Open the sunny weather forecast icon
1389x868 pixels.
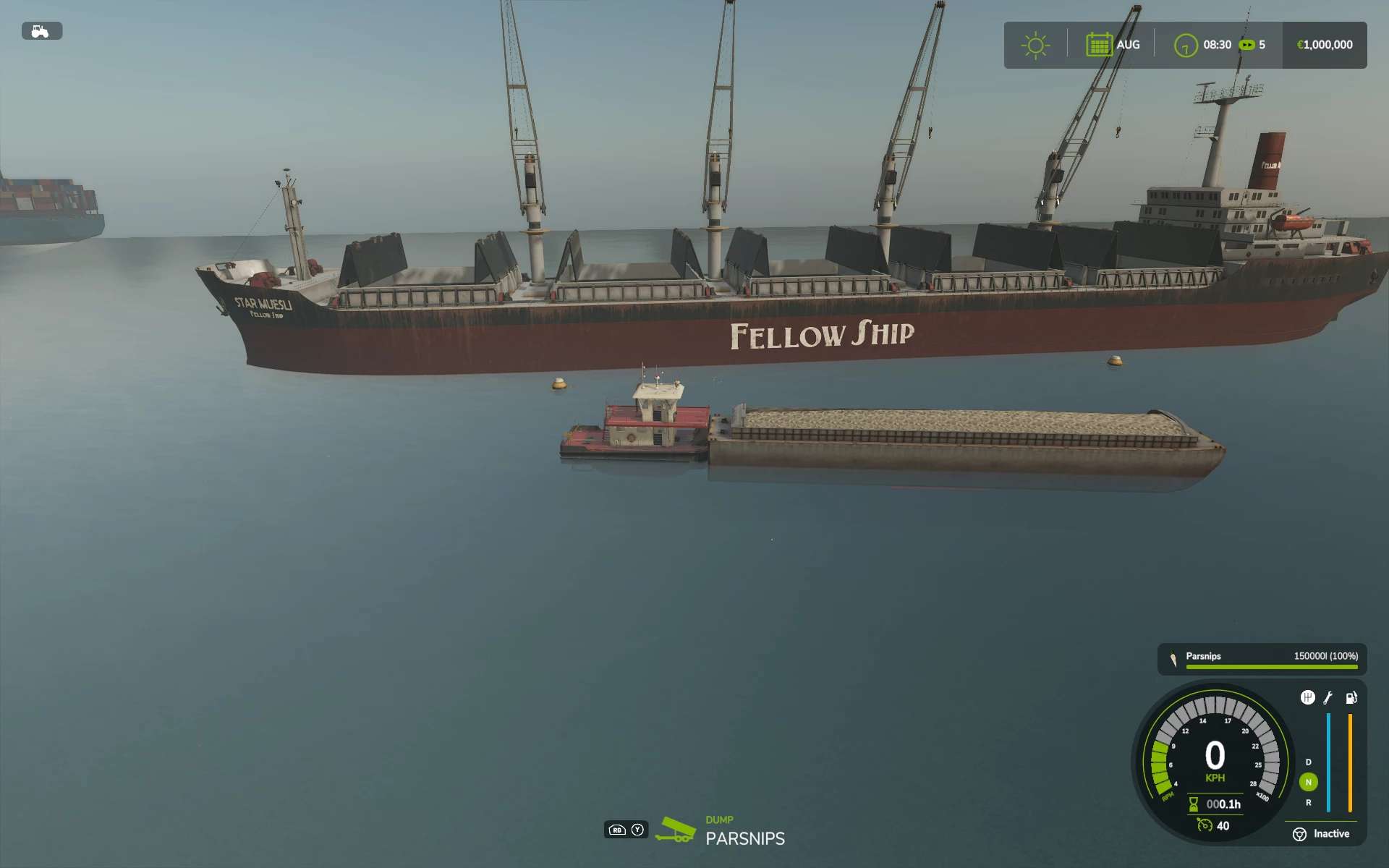1035,45
